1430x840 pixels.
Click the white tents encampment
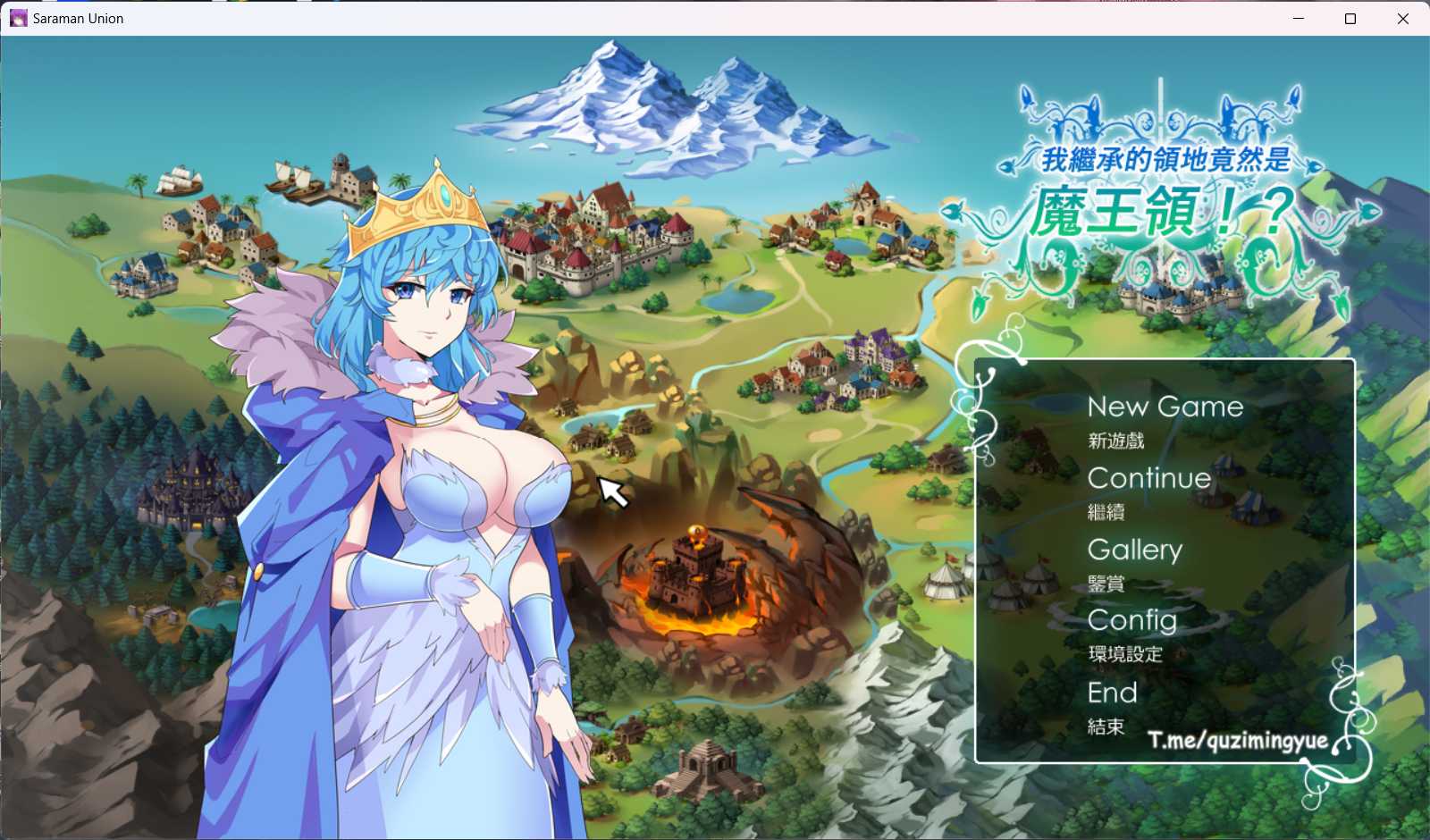tap(946, 583)
